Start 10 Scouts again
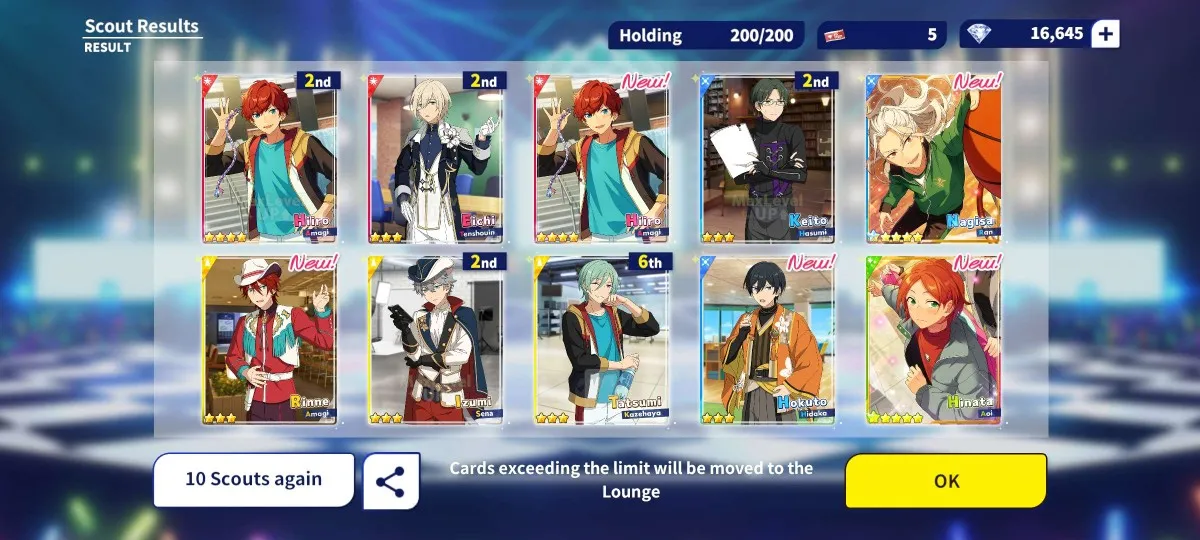The width and height of the screenshot is (1200, 540). 254,479
